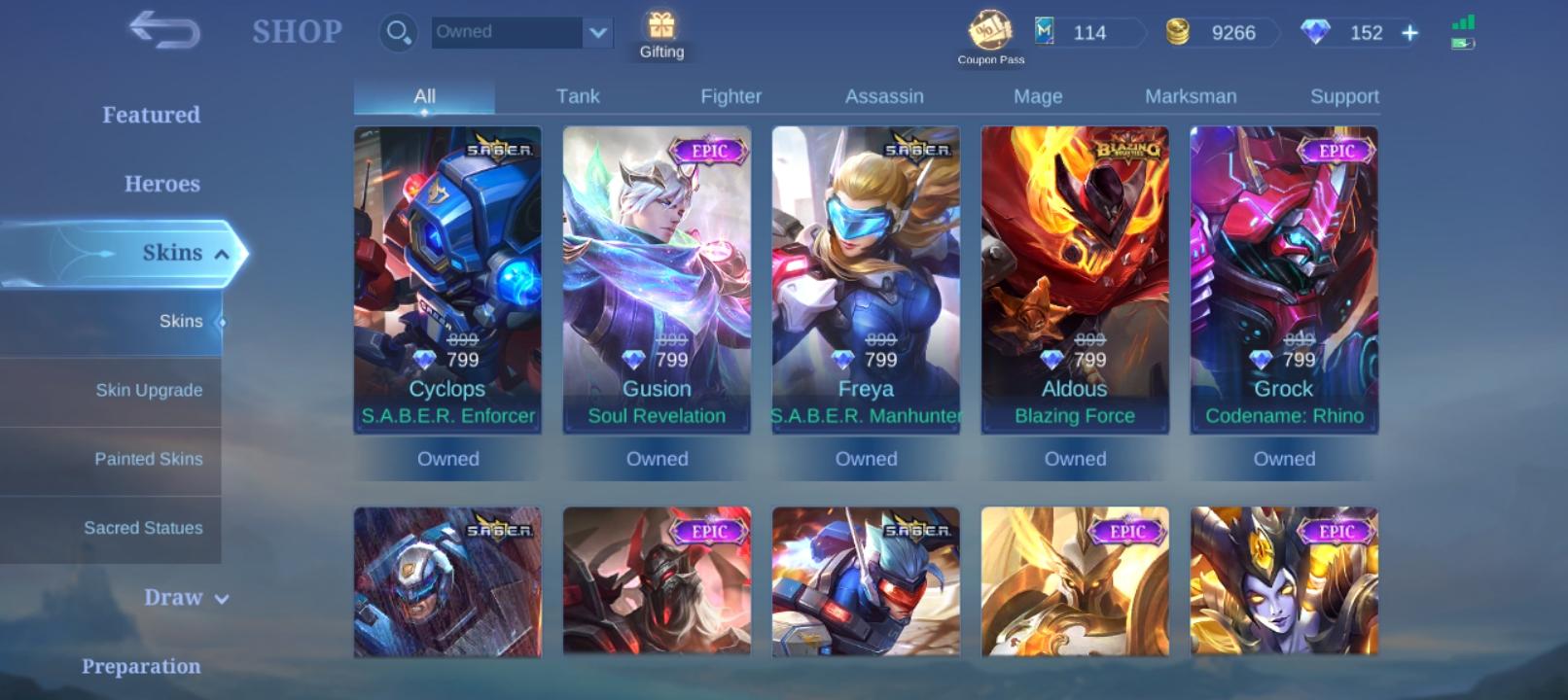Collapse the Skins section chevron
The image size is (1568, 700).
click(x=225, y=253)
